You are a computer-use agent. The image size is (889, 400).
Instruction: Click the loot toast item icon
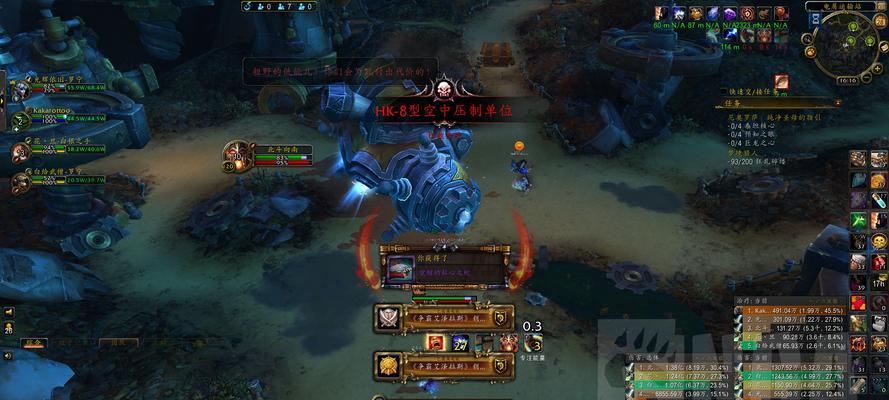(400, 268)
